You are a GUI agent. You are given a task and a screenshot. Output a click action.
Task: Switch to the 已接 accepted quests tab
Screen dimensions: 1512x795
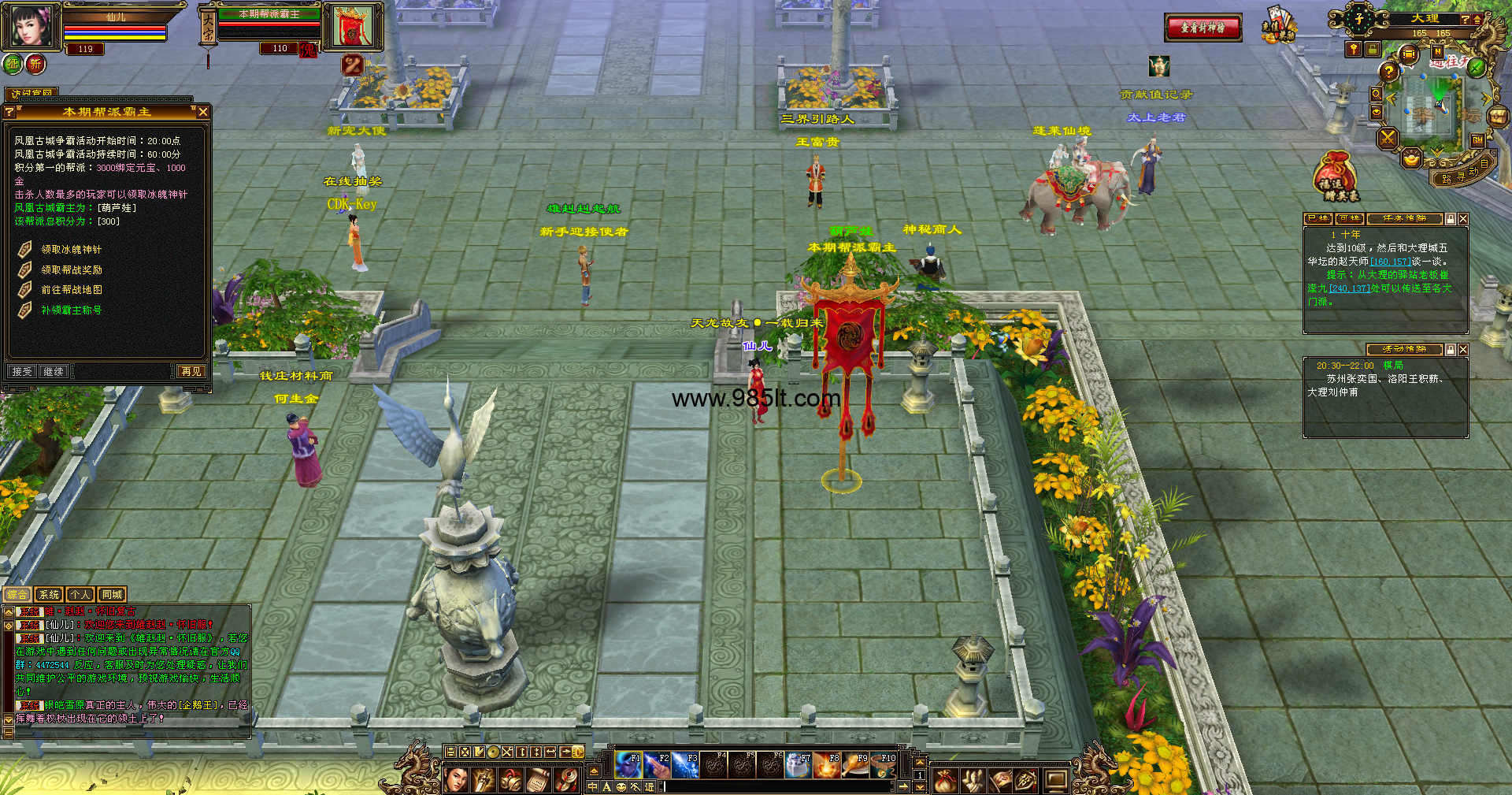tap(1318, 219)
